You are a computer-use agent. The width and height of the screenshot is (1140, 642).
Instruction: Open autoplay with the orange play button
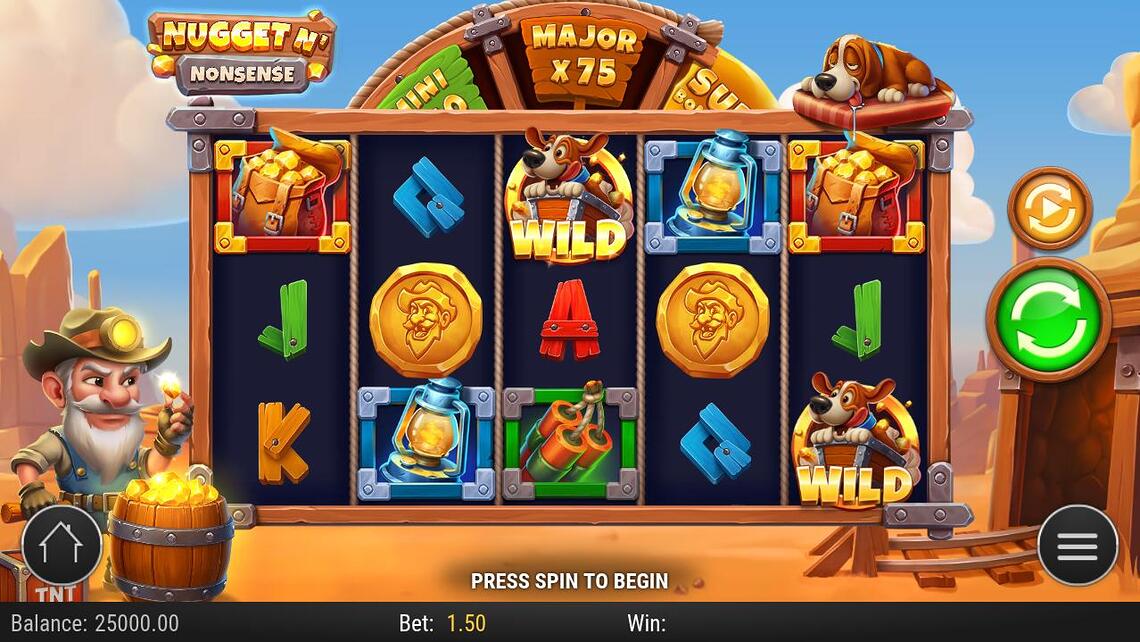point(1049,208)
